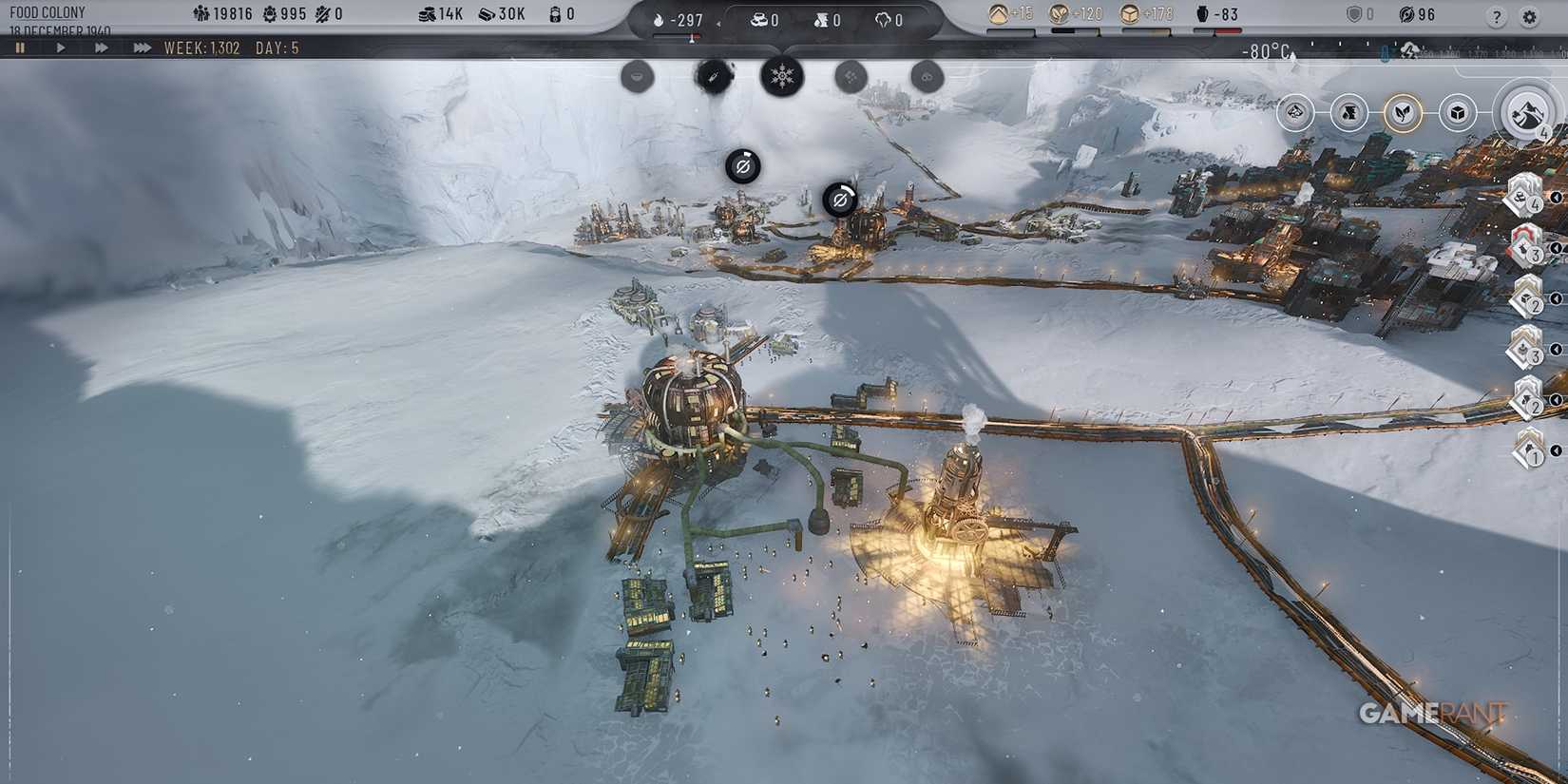This screenshot has height=784, width=1568.
Task: Switch to the fist overlay tab
Action: point(1348,112)
